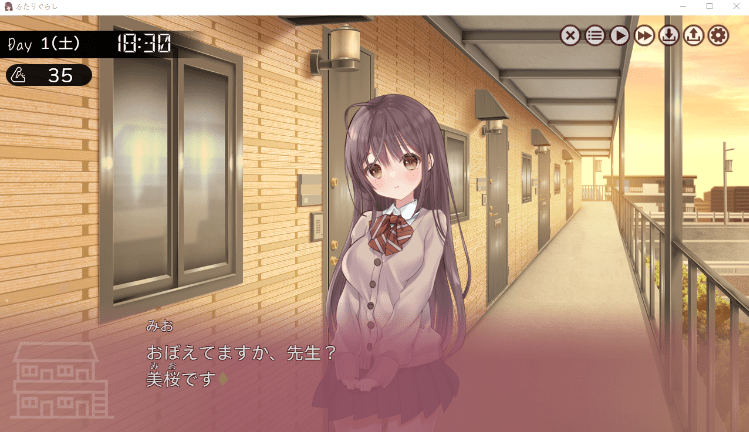Open settings with the gear icon
Image resolution: width=749 pixels, height=432 pixels.
coord(718,36)
